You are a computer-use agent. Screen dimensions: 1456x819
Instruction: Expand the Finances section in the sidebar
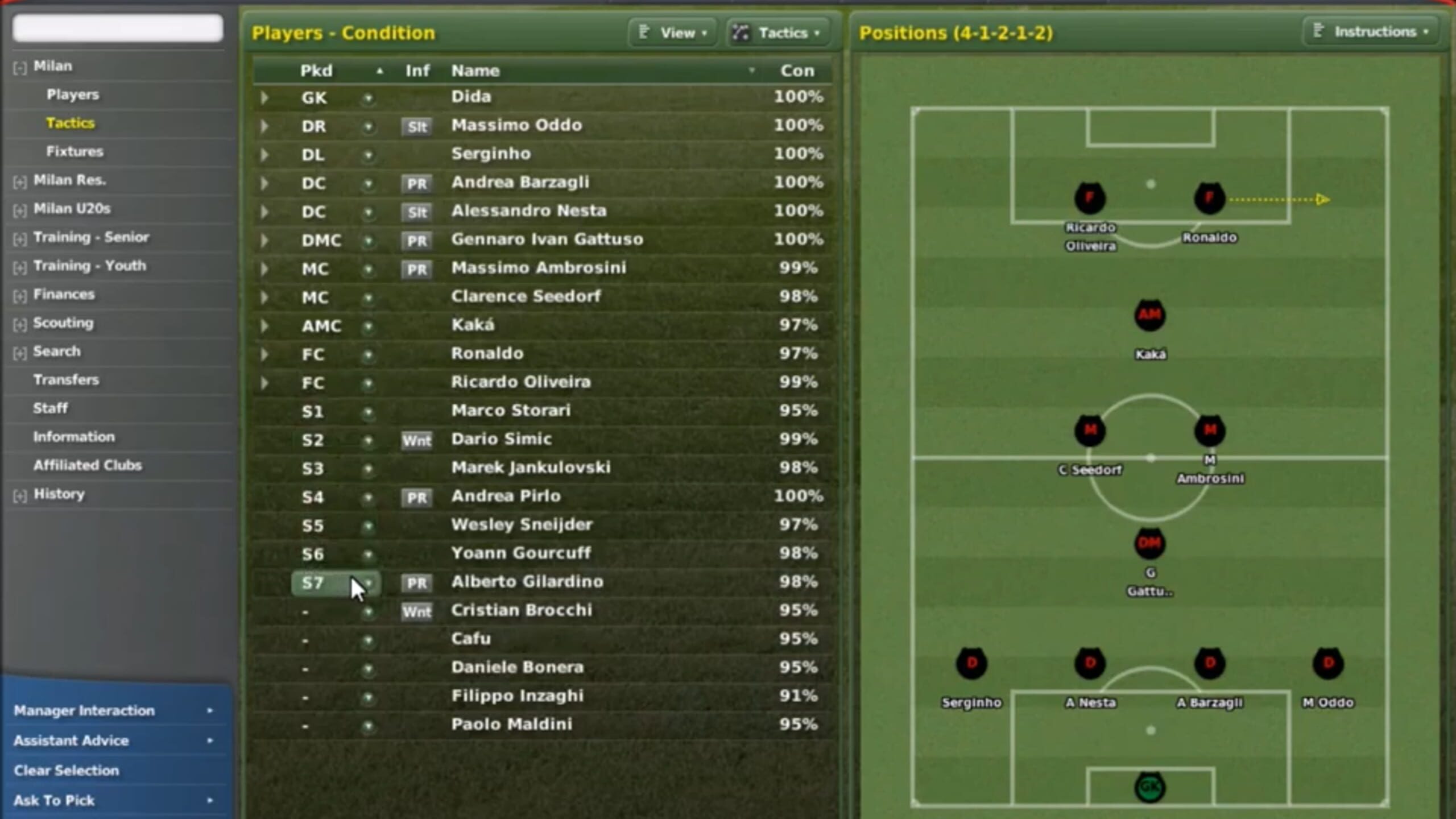tap(20, 295)
